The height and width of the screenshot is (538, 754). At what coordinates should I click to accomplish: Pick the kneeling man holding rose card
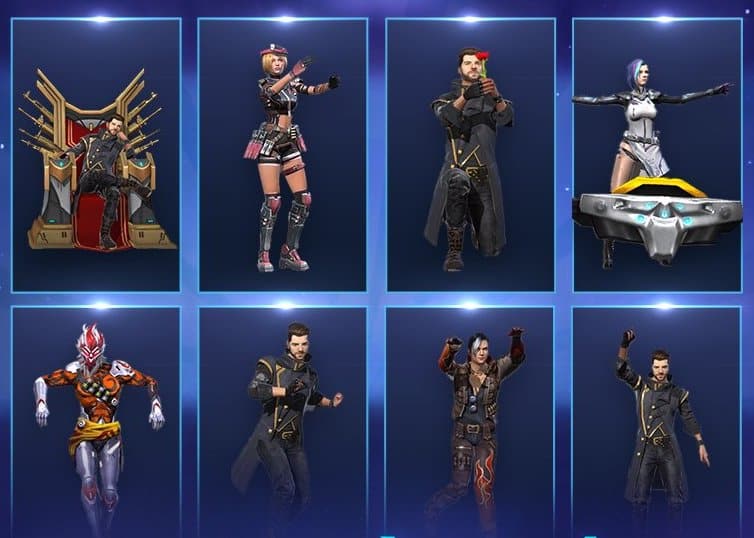click(x=470, y=155)
